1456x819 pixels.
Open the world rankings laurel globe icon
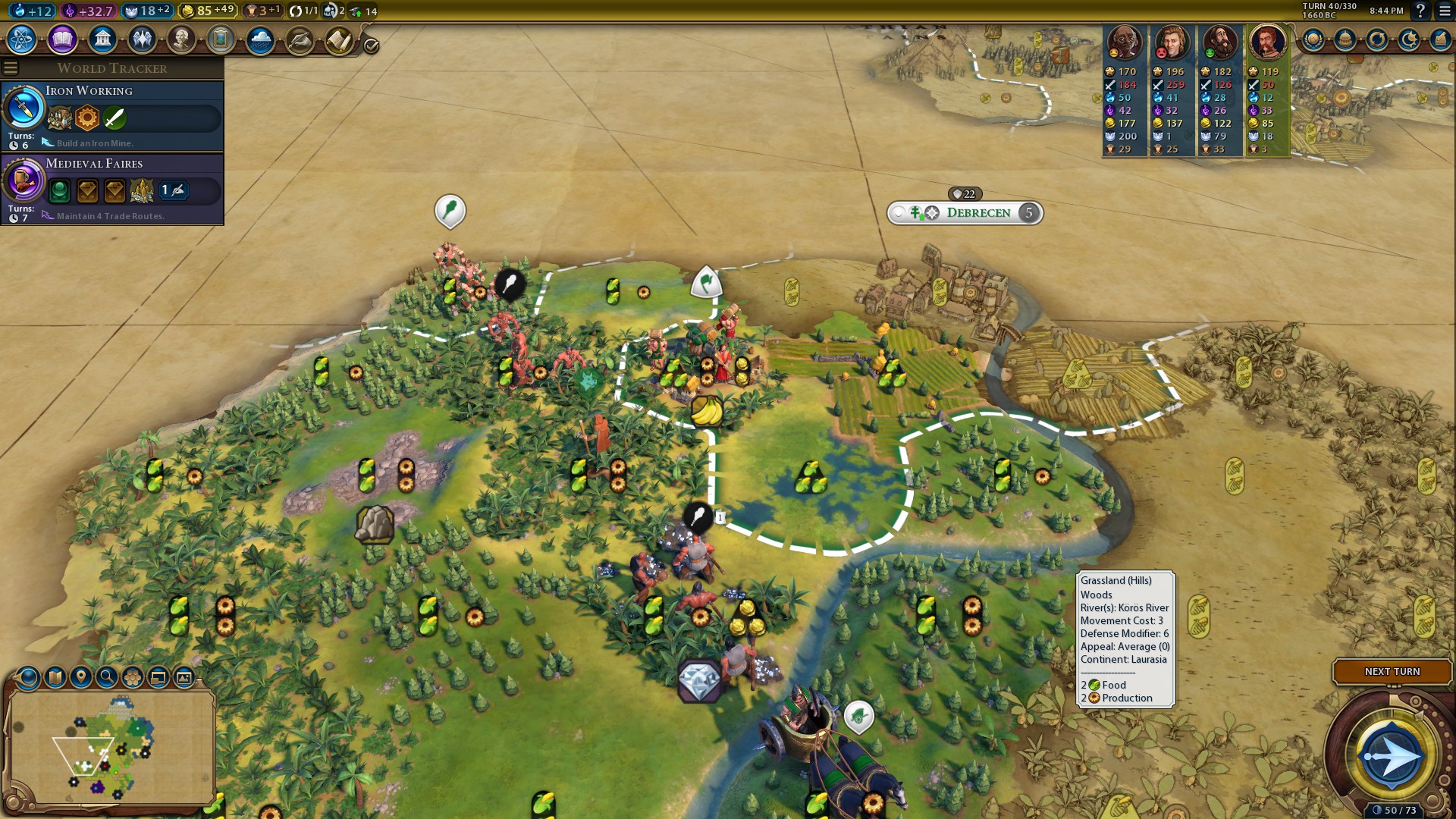(1313, 39)
